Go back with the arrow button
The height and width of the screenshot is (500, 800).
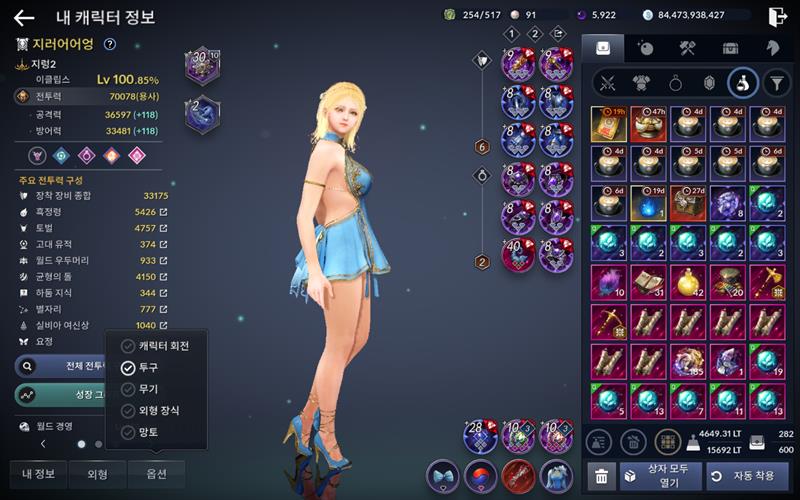tap(23, 17)
